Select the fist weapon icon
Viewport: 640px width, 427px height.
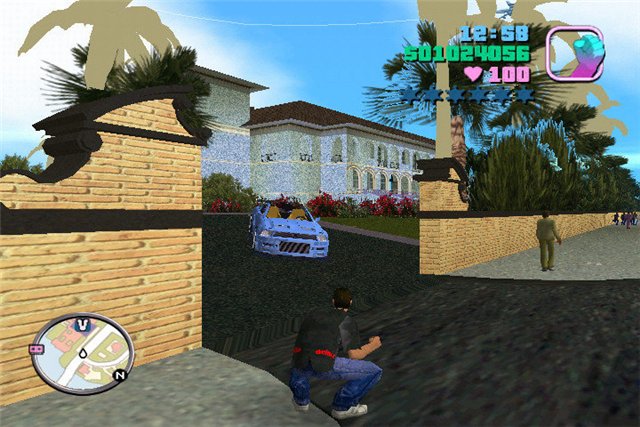pyautogui.click(x=574, y=53)
